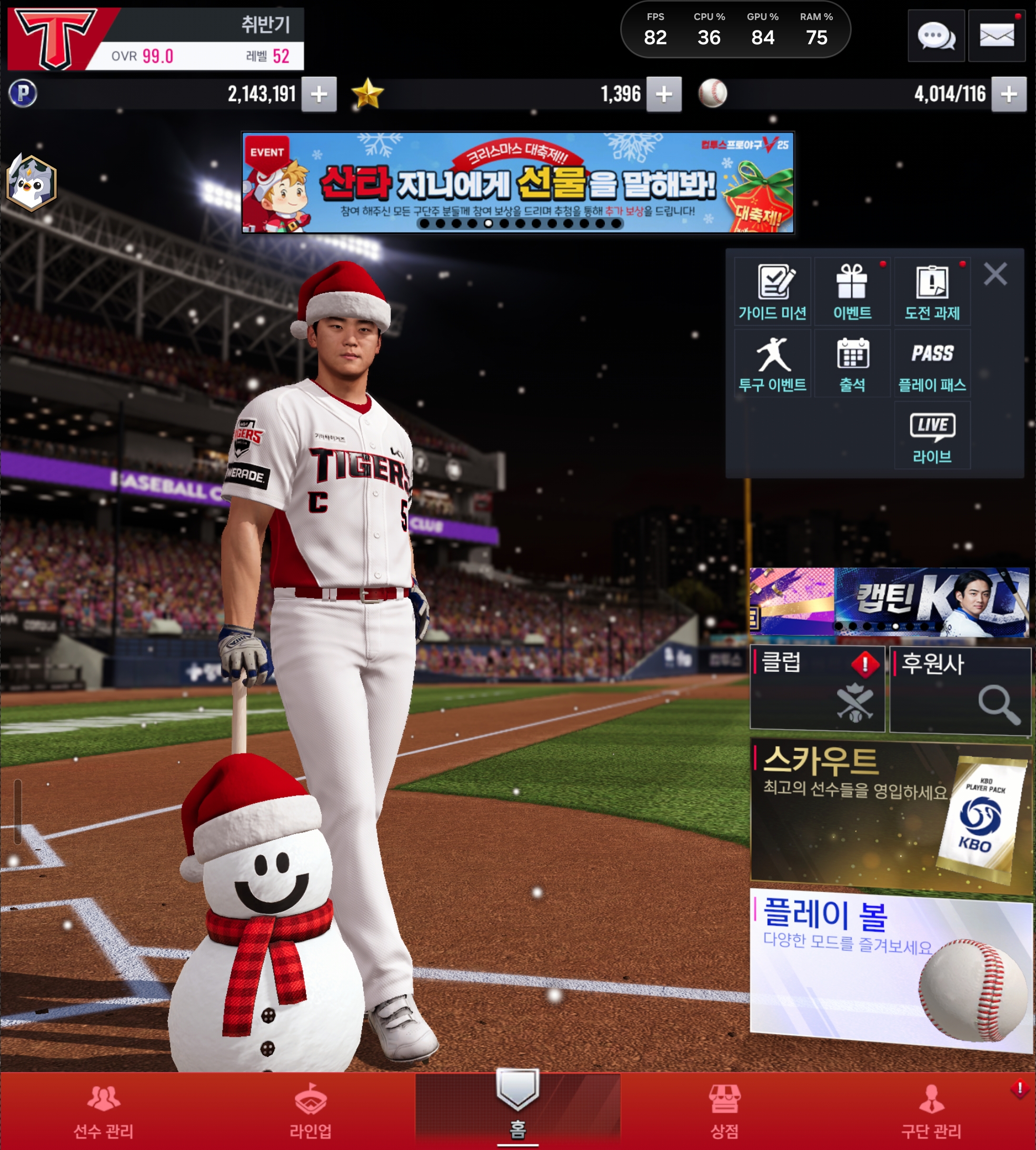Close the quick menu panel

click(995, 274)
